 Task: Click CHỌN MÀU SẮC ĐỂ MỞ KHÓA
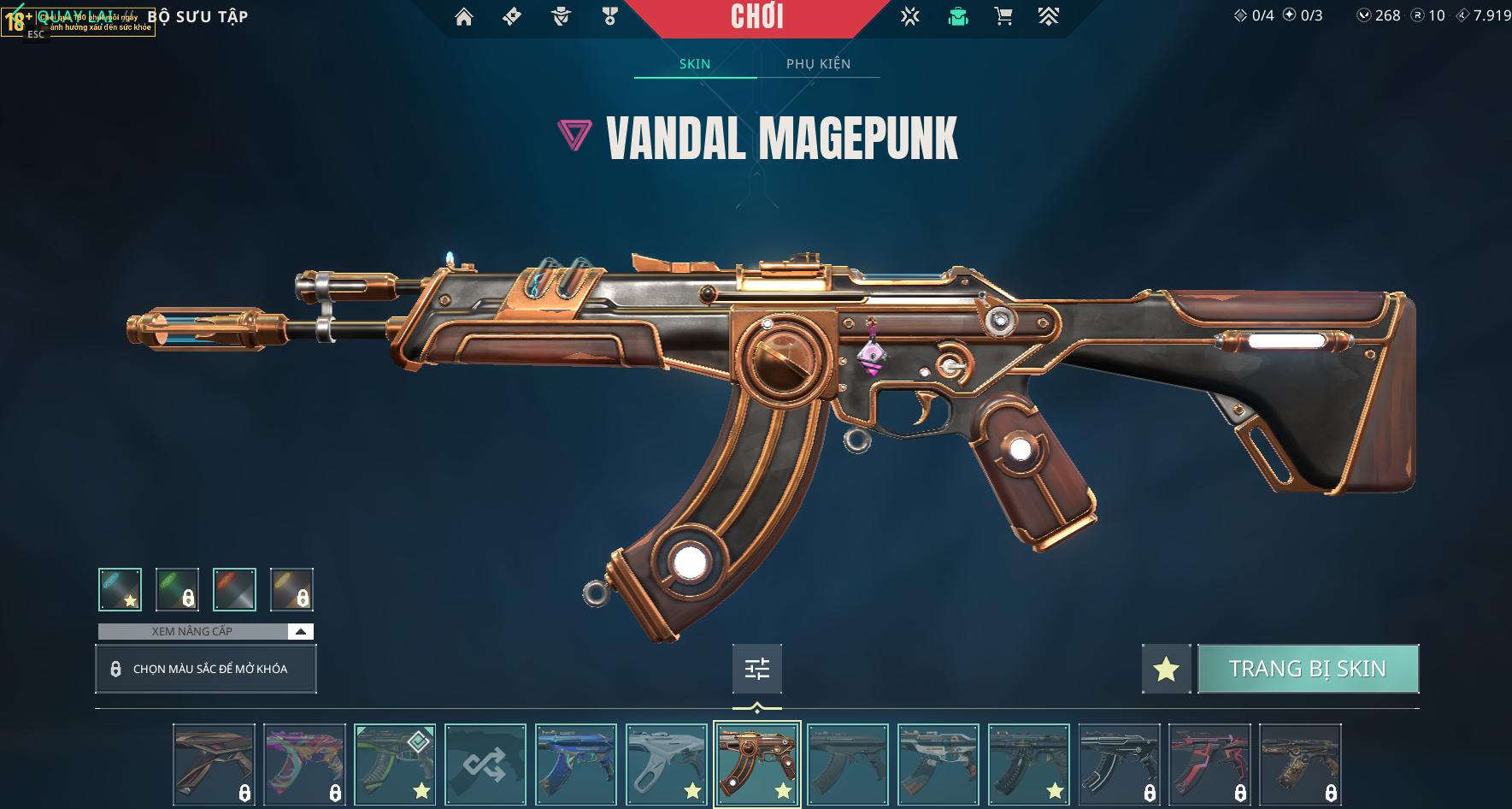pyautogui.click(x=206, y=669)
